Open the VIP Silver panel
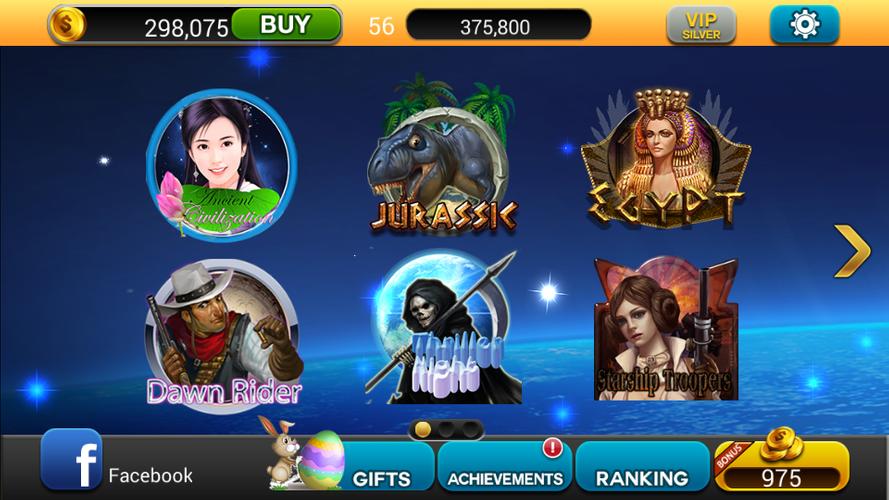 [701, 25]
